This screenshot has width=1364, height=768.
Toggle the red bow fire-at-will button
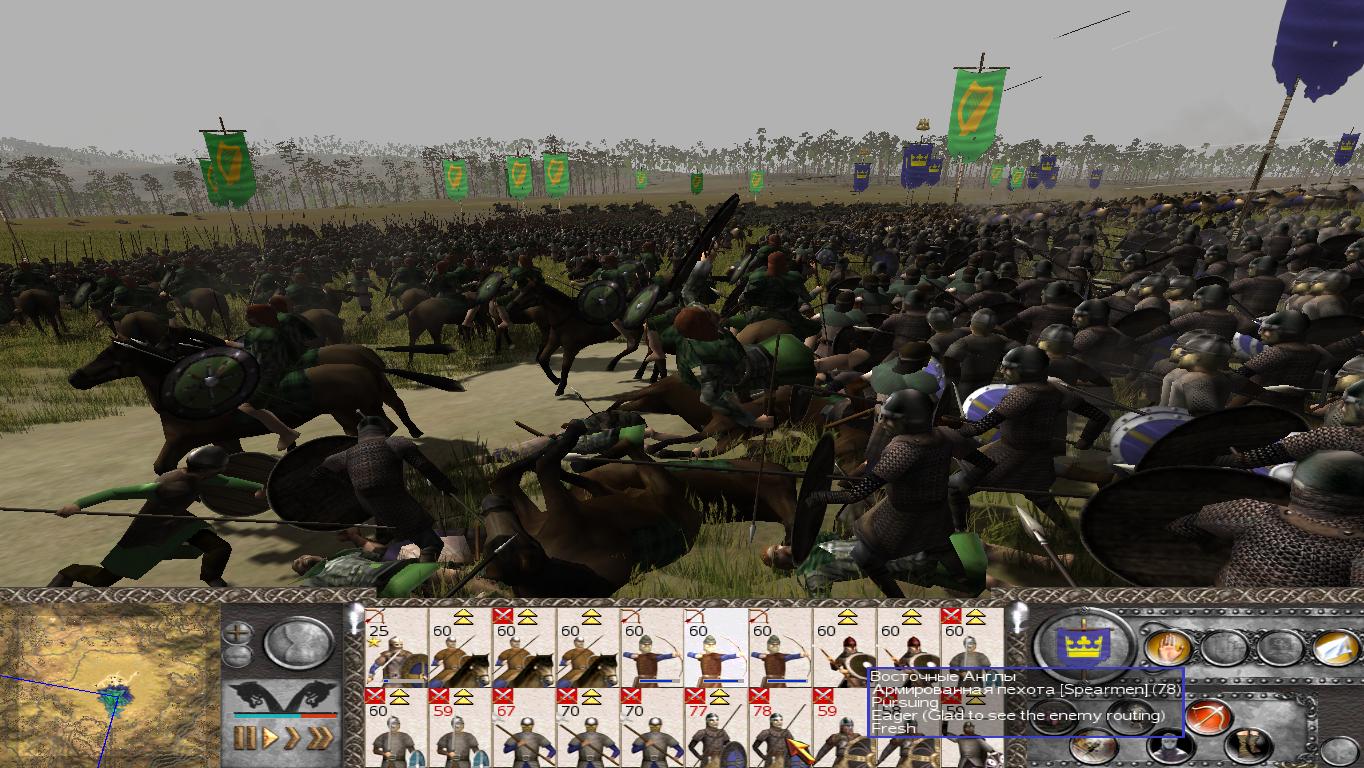(1210, 716)
